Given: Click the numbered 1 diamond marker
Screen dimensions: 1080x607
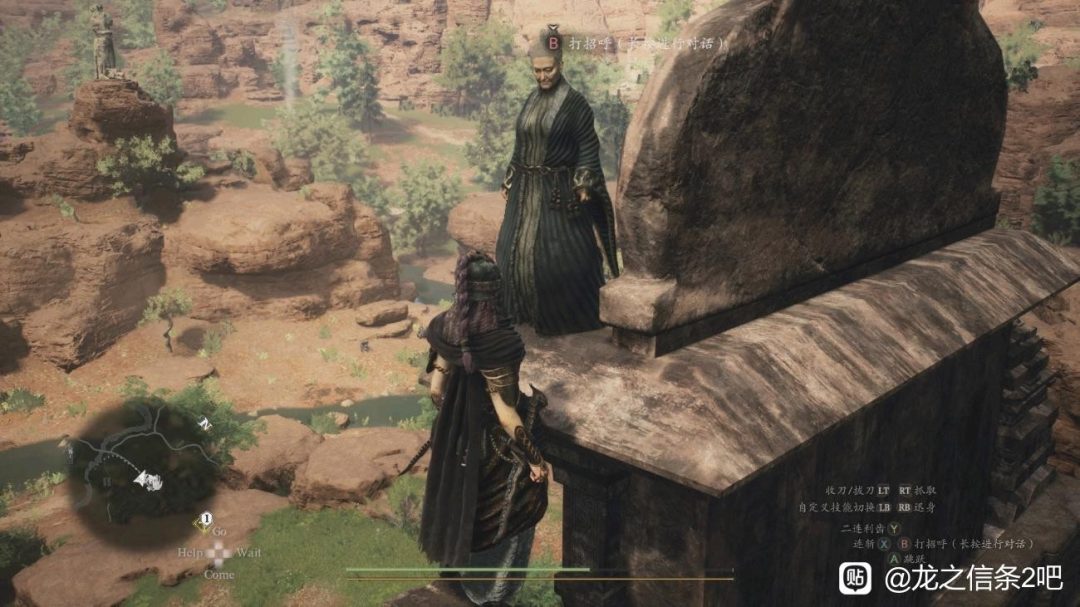Looking at the screenshot, I should click(x=205, y=519).
